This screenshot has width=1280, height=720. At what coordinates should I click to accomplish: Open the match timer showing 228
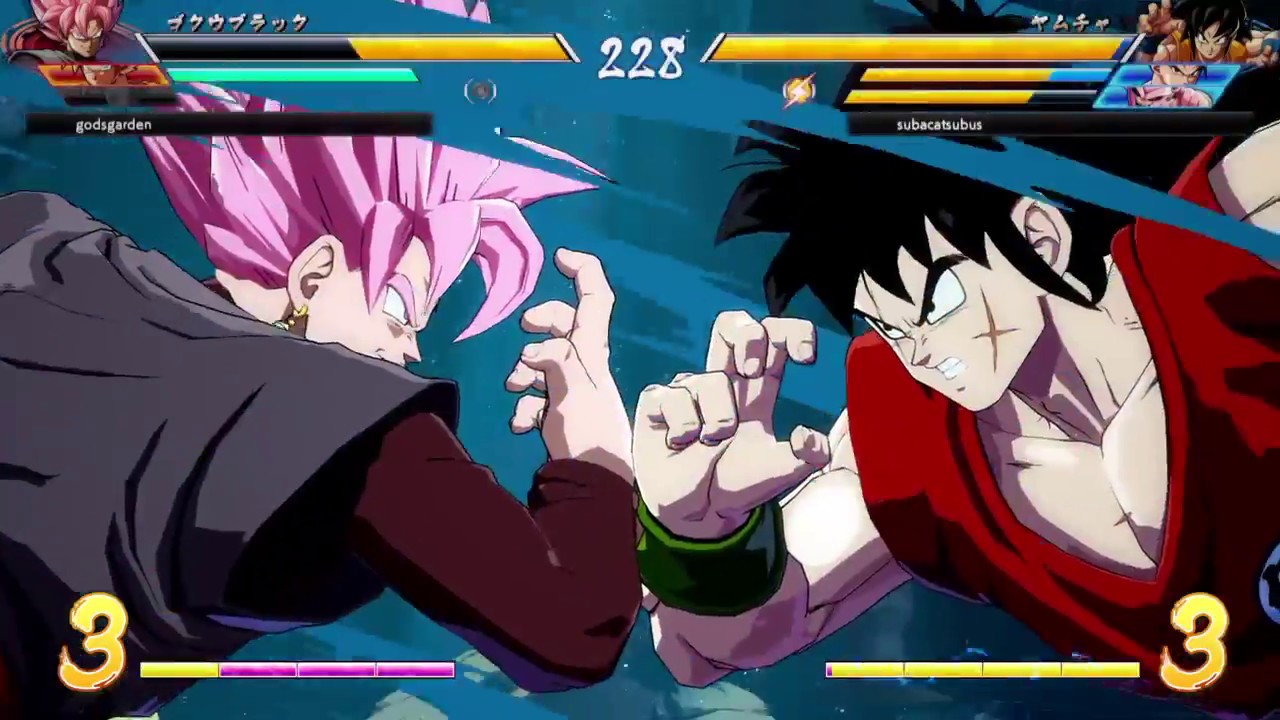(640, 57)
